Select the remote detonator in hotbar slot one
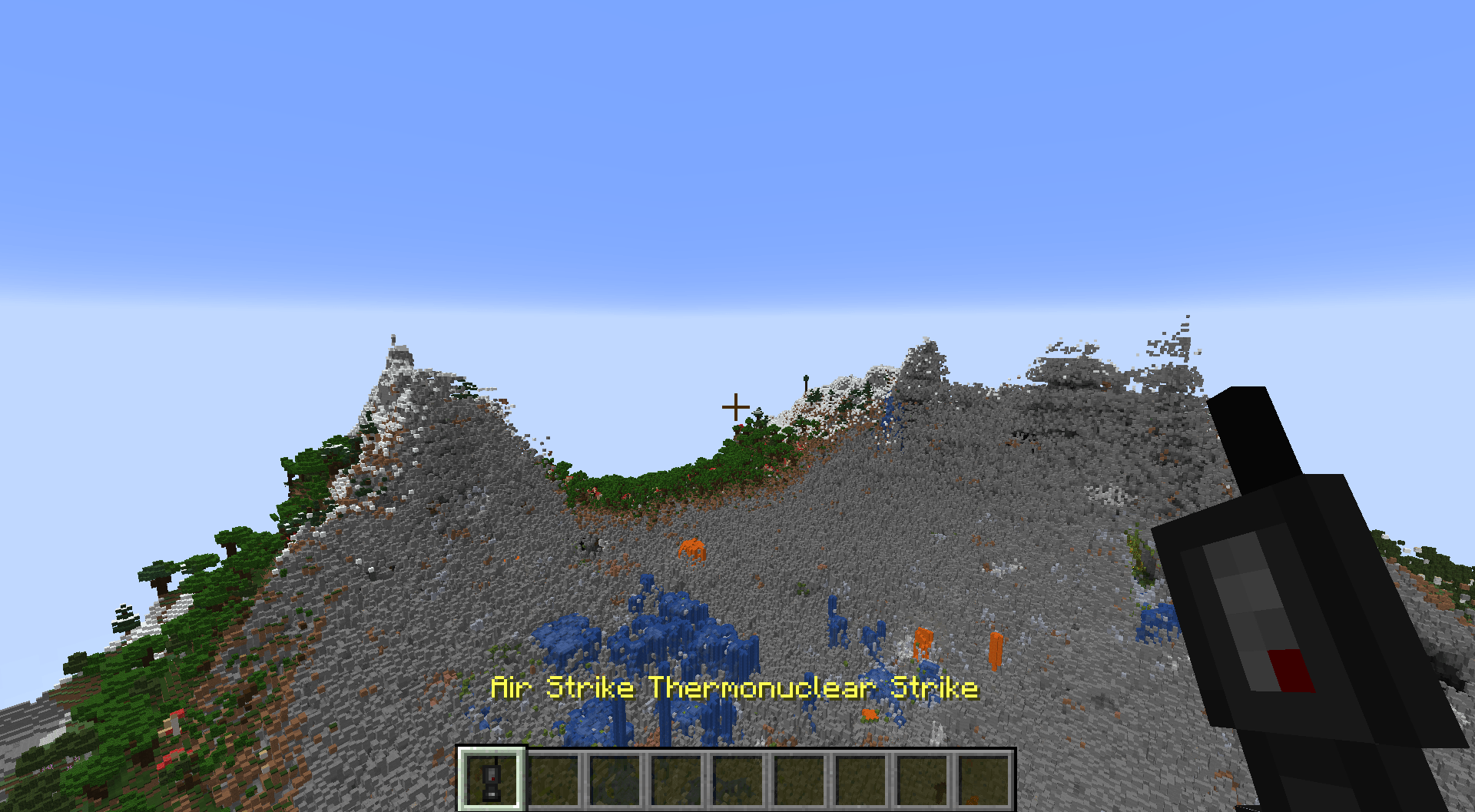 [492, 777]
